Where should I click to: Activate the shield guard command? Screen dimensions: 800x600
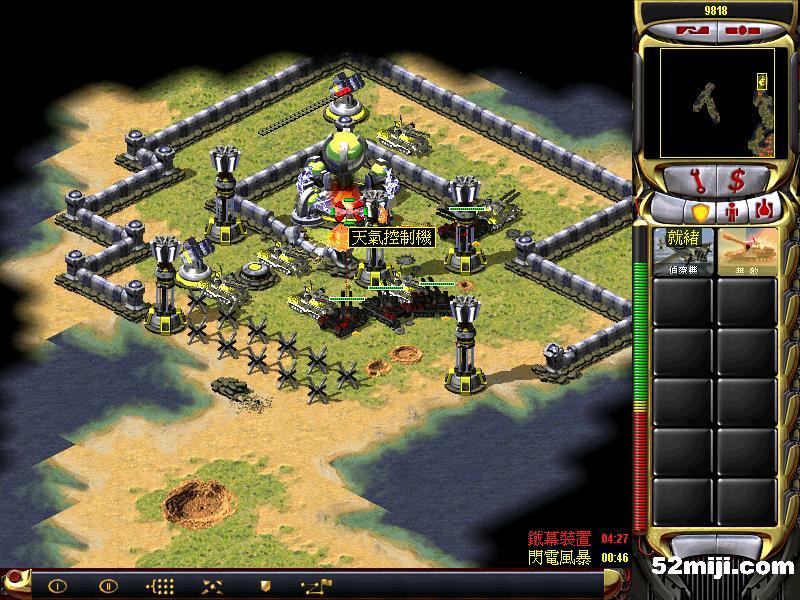point(265,585)
